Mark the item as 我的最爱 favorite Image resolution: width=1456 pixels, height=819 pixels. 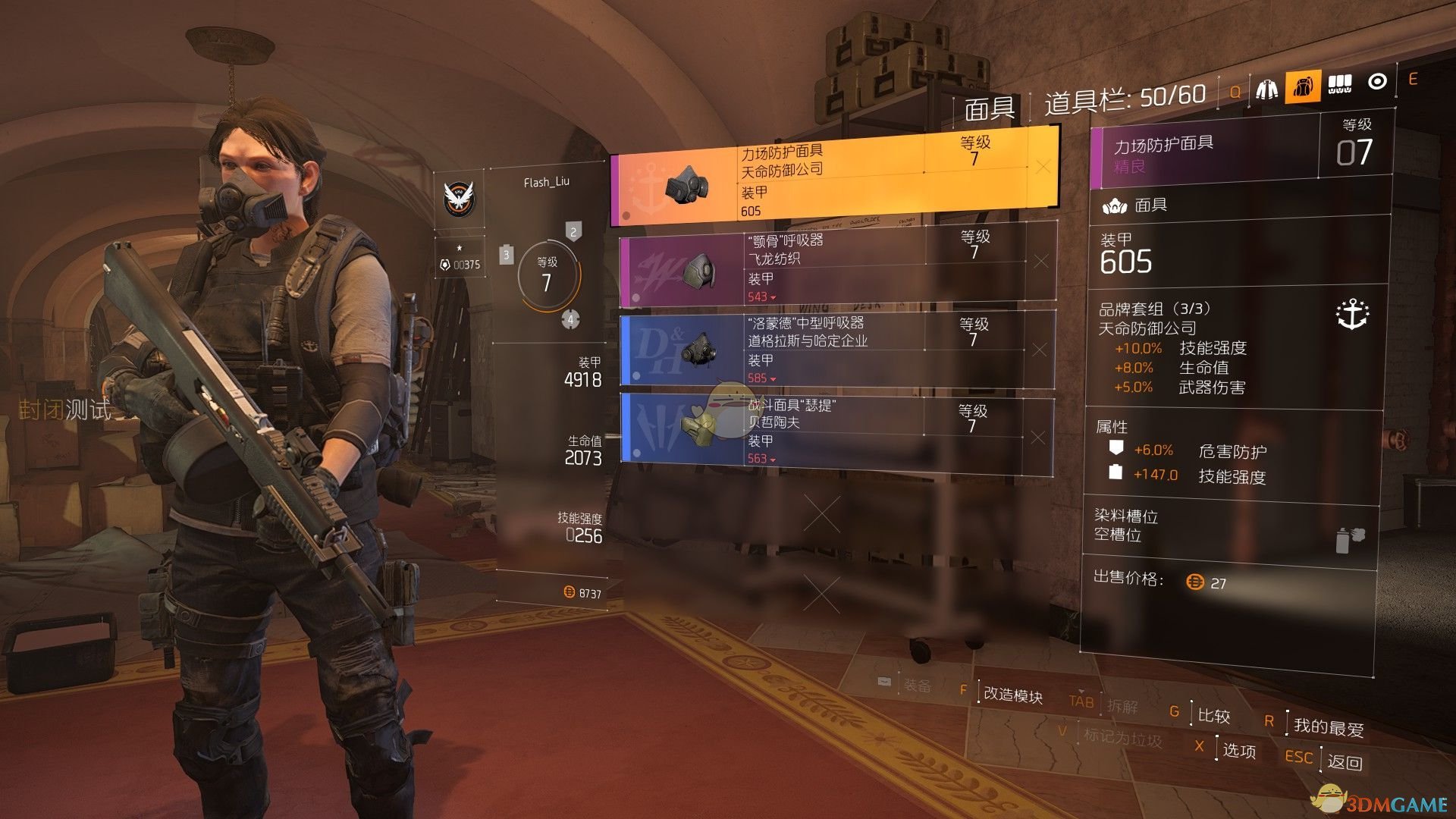click(x=1328, y=726)
